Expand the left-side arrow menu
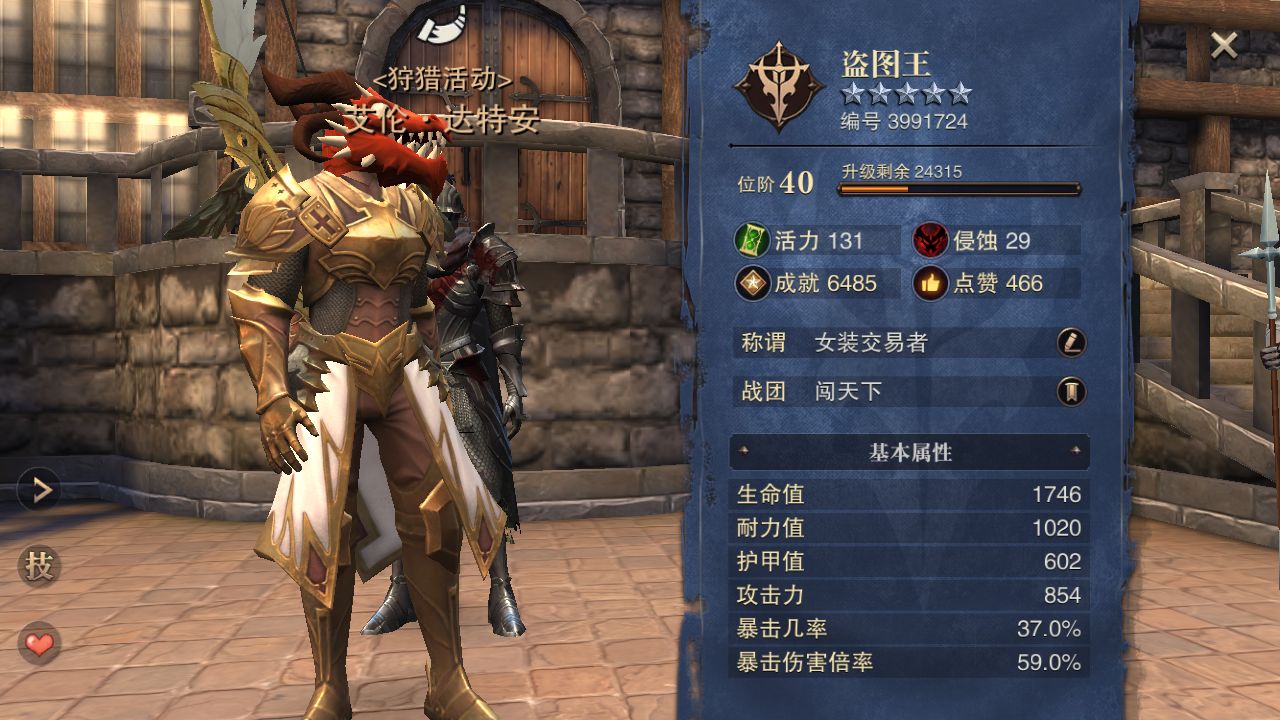 click(40, 489)
